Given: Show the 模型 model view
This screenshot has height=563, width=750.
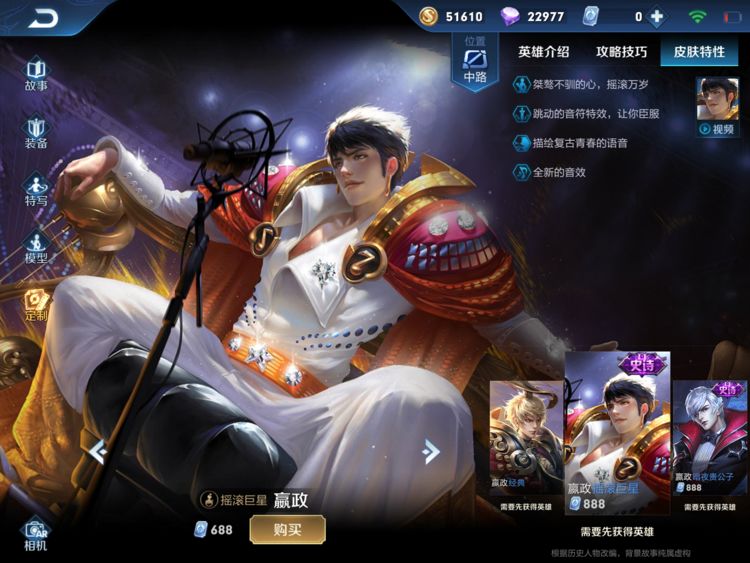Looking at the screenshot, I should pos(36,247).
